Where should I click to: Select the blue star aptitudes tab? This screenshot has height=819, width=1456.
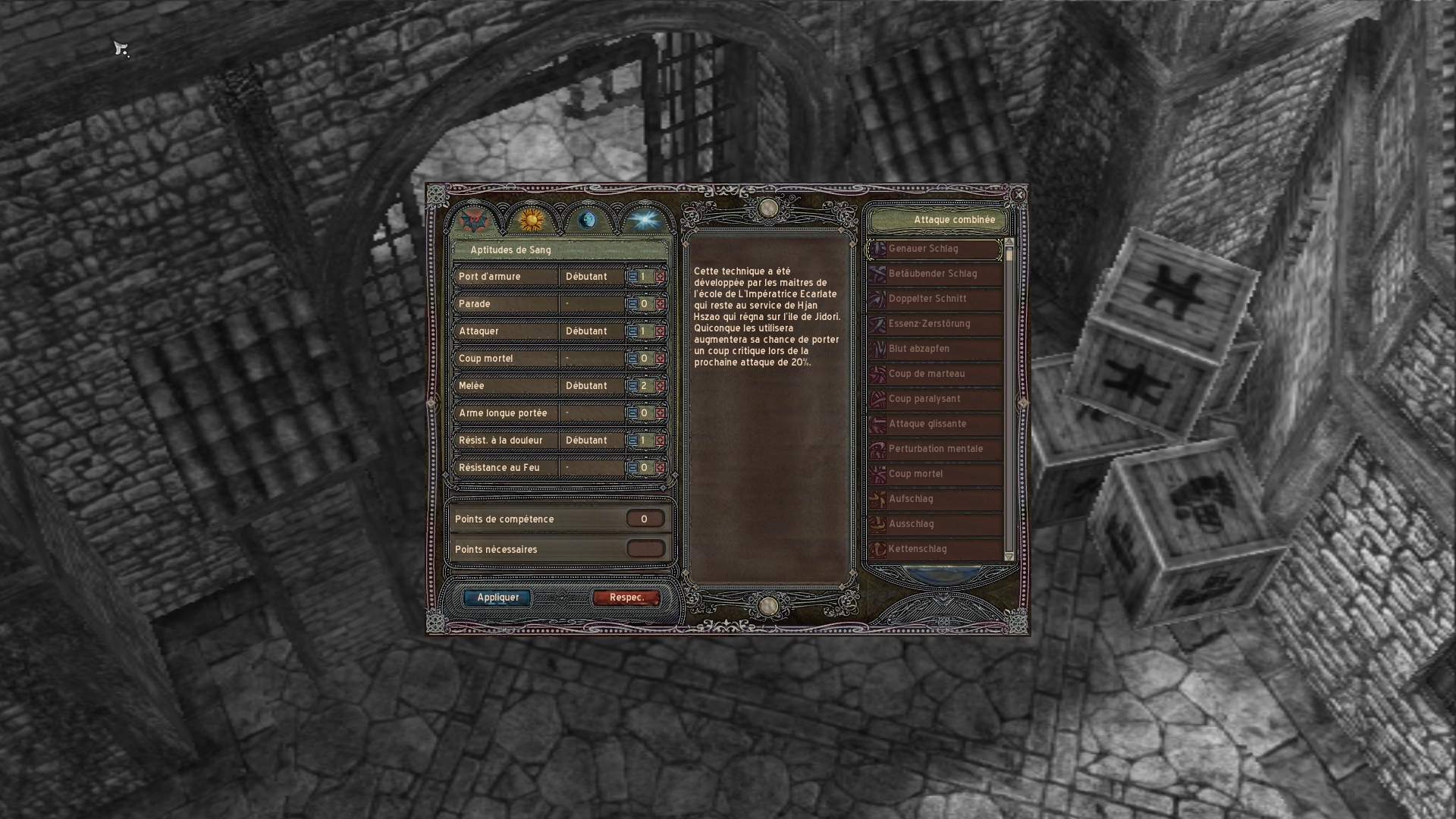[644, 220]
